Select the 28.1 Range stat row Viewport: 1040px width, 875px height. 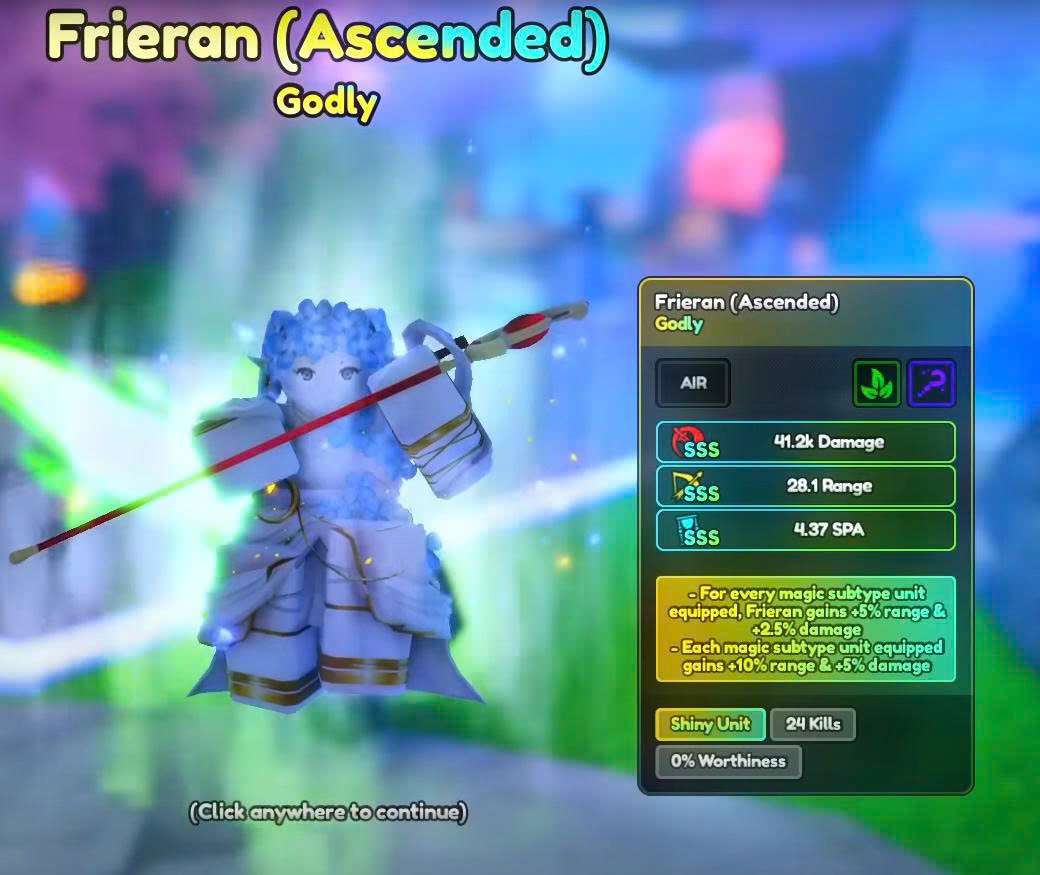coord(805,486)
